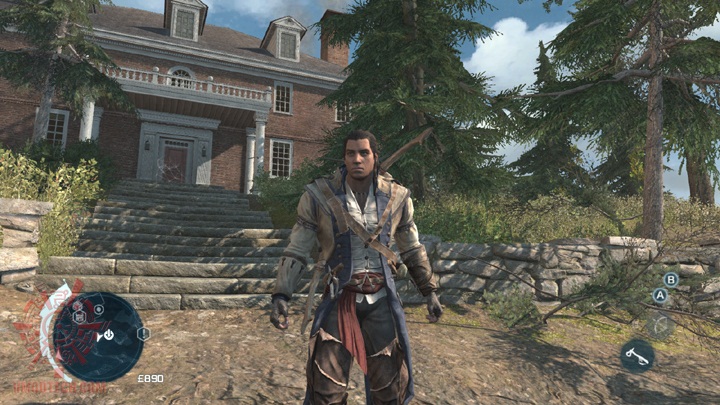This screenshot has height=405, width=720.
Task: Click the circular minimap
Action: tap(96, 337)
